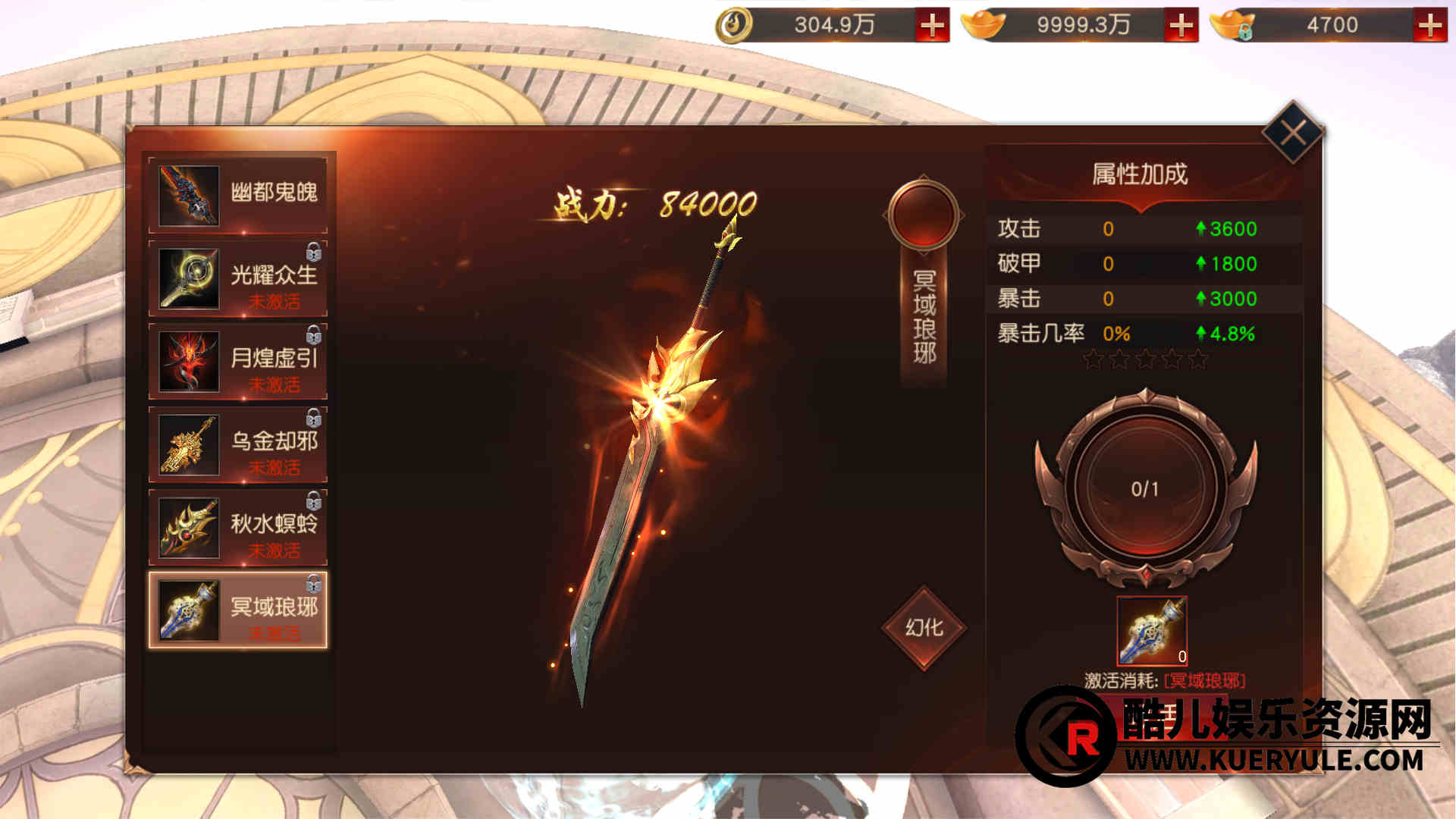Choose the 光耀众生 weapon entry
This screenshot has width=1456, height=819.
click(x=238, y=278)
